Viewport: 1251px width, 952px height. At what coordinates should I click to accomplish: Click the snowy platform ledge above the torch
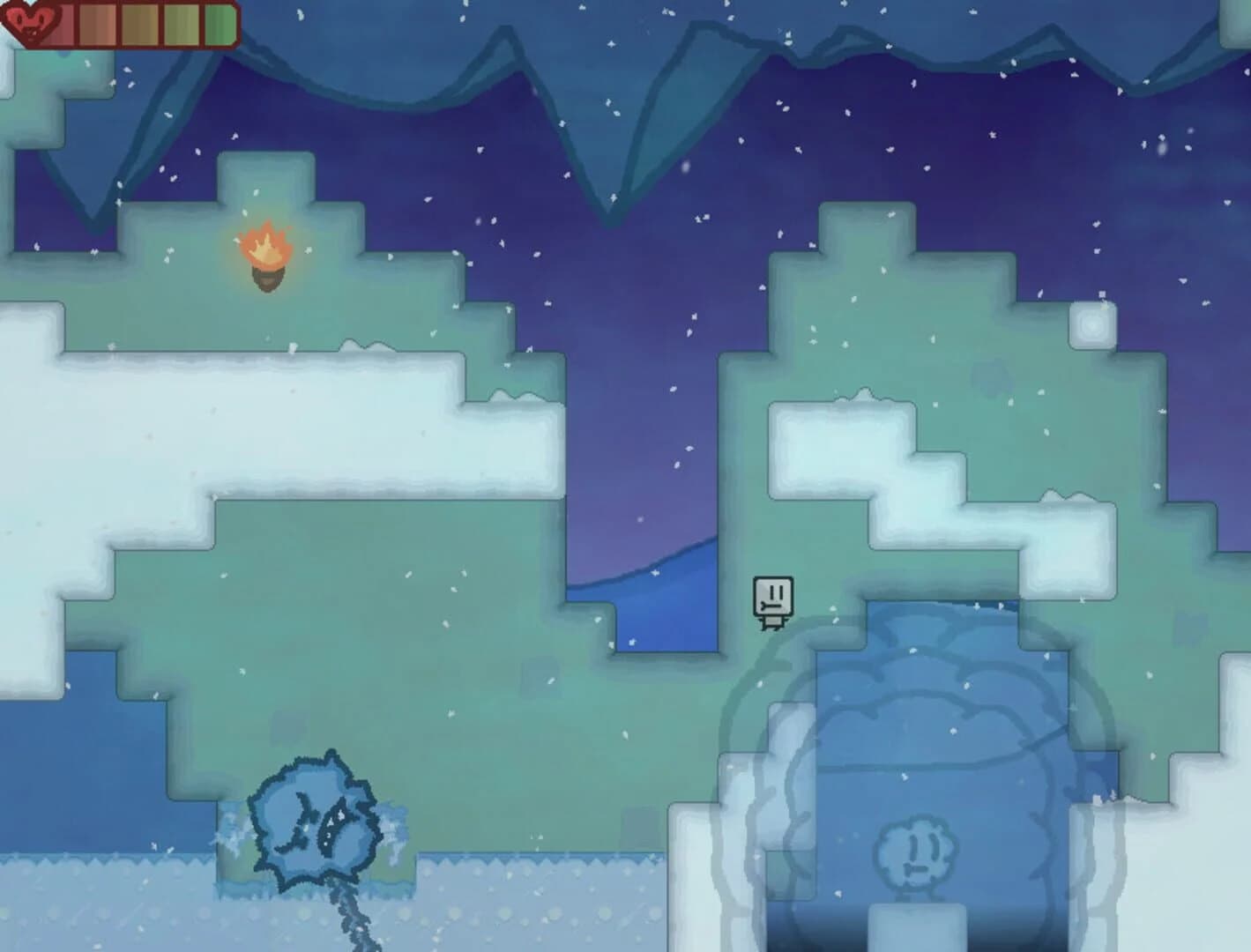(264, 167)
